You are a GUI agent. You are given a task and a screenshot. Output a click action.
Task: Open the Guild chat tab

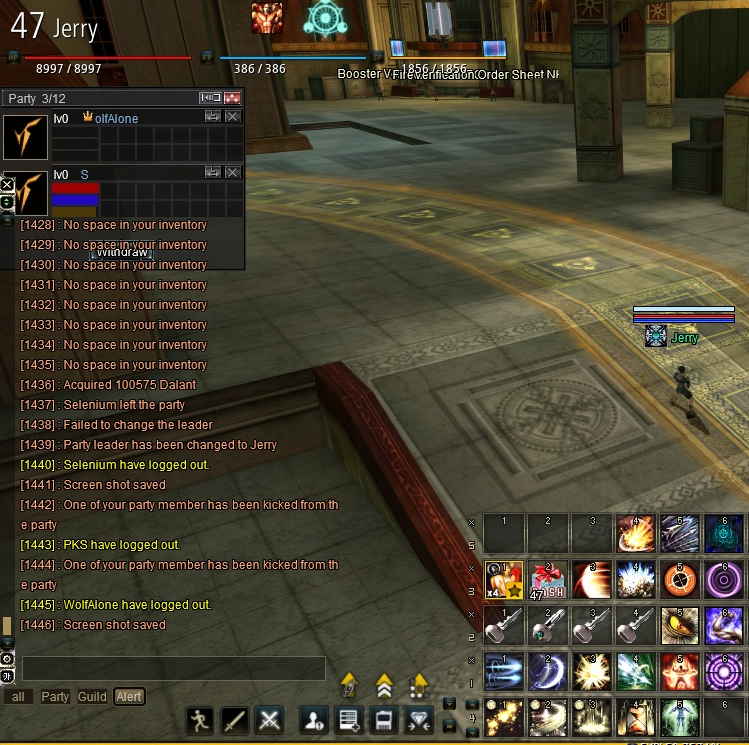point(92,697)
